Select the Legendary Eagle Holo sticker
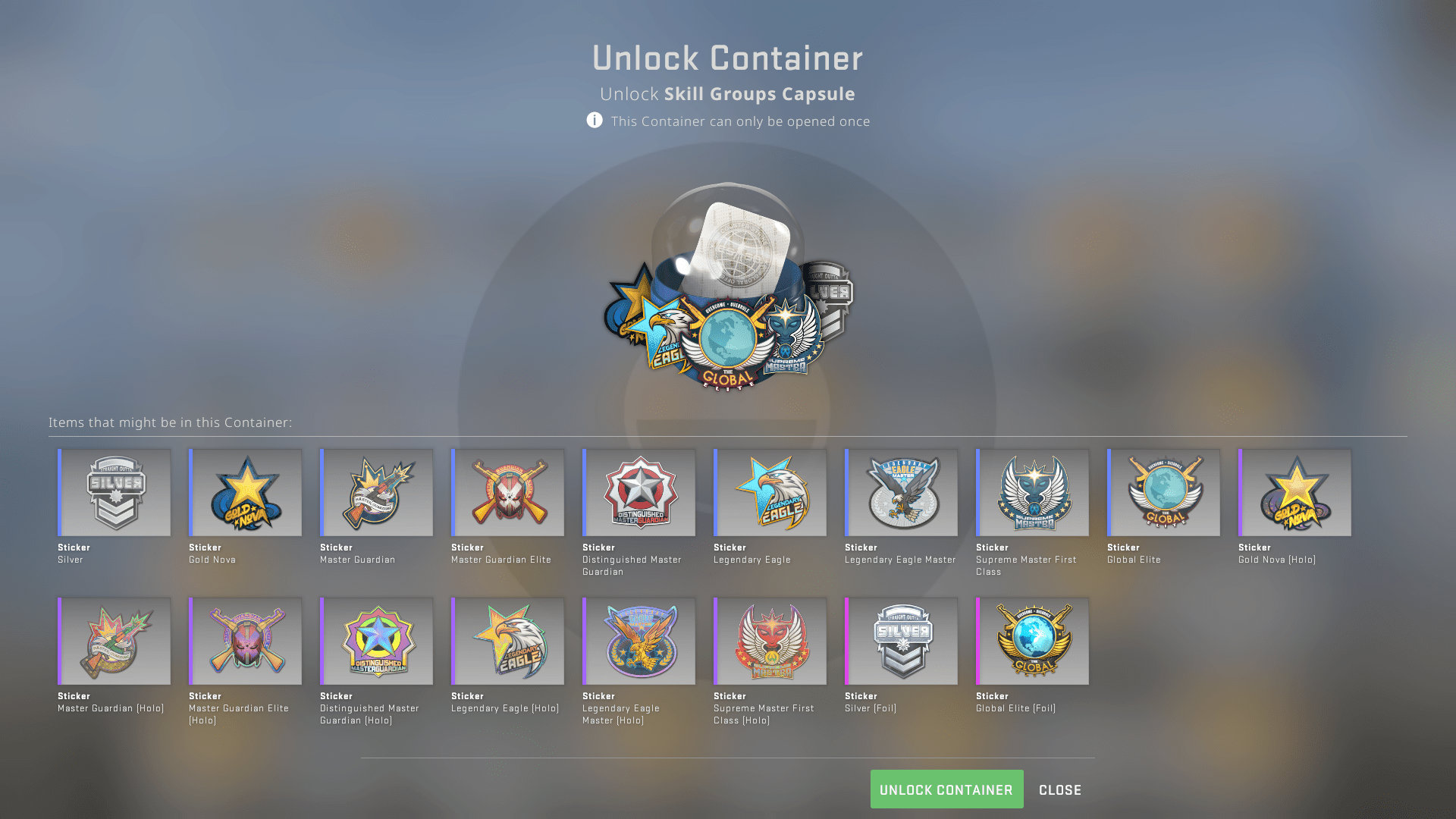The height and width of the screenshot is (819, 1456). [x=507, y=641]
